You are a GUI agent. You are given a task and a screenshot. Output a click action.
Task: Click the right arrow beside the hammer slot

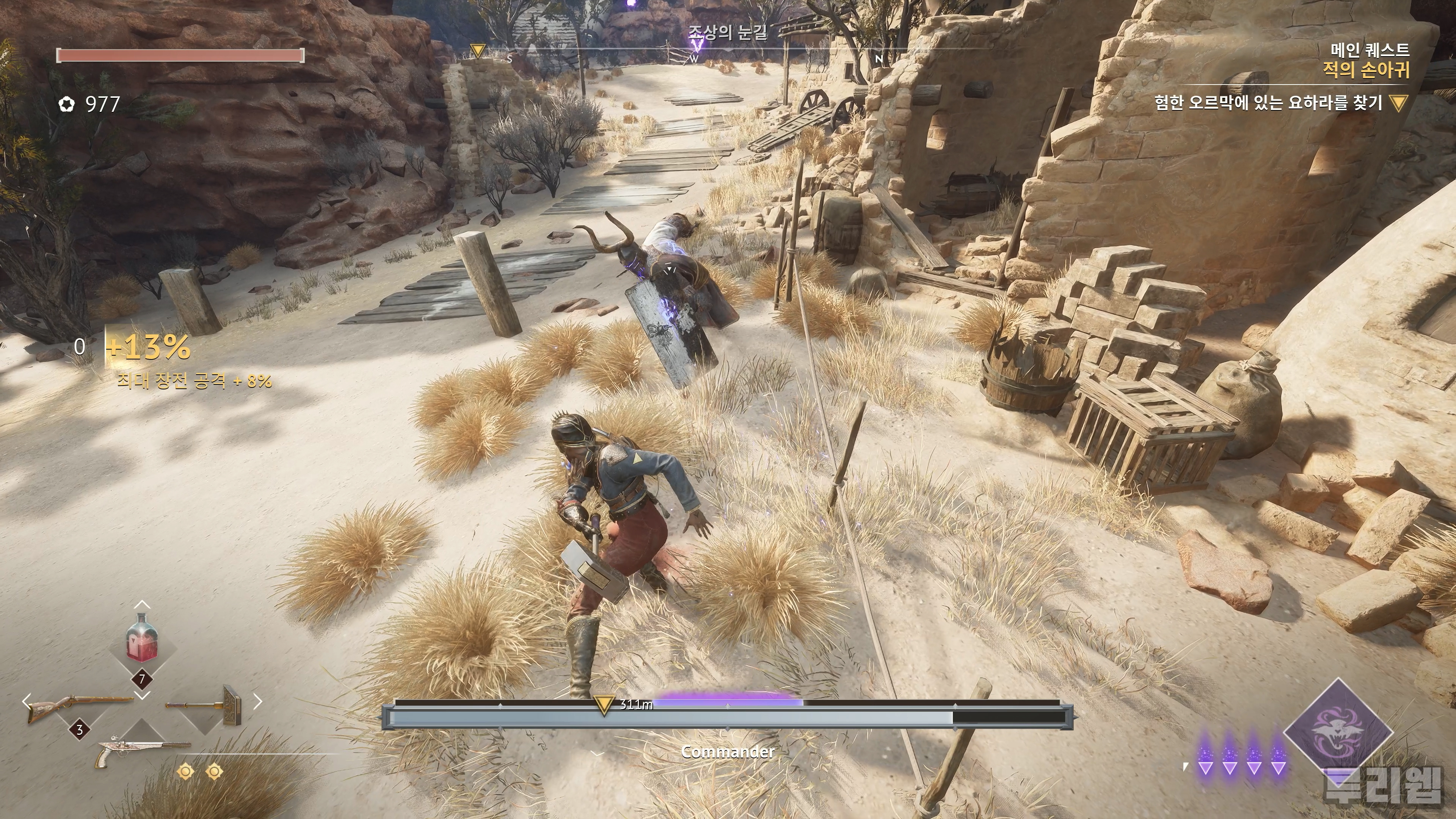258,702
